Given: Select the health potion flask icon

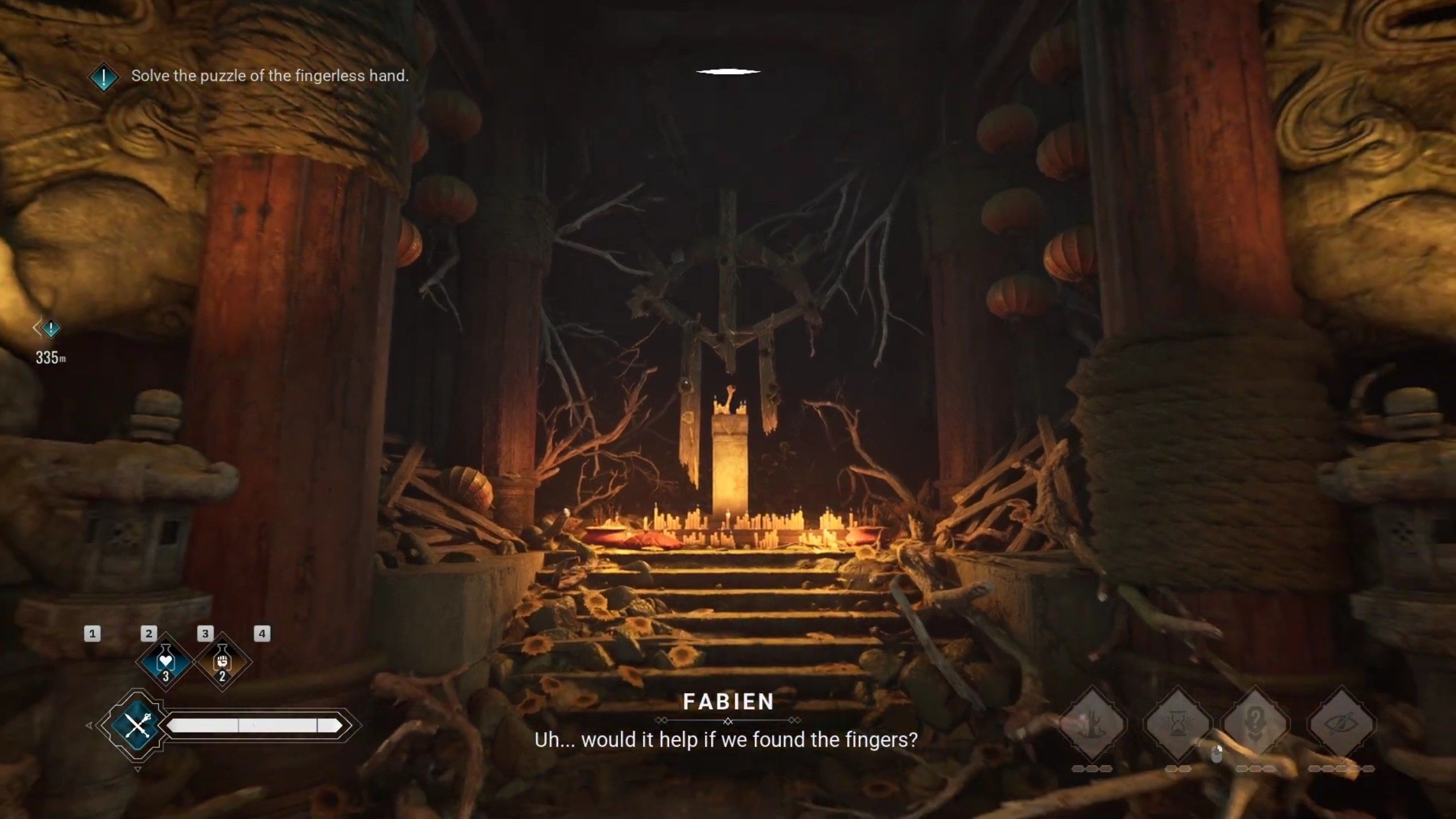Looking at the screenshot, I should tap(165, 662).
